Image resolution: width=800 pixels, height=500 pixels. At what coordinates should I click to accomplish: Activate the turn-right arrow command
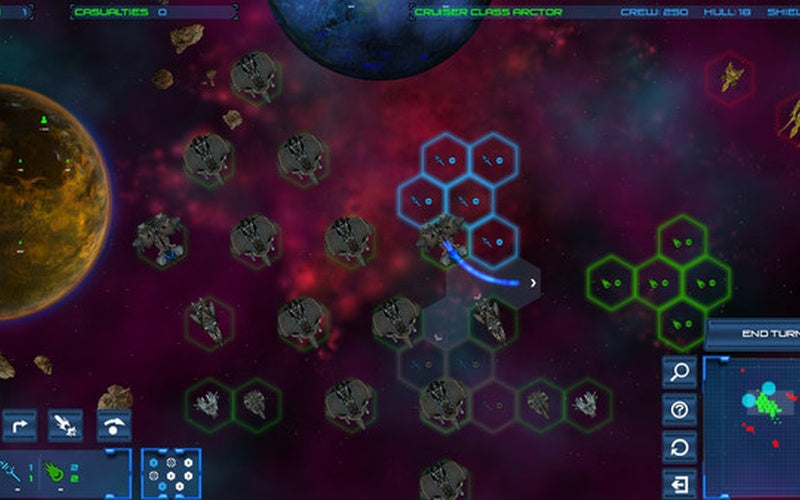click(19, 426)
